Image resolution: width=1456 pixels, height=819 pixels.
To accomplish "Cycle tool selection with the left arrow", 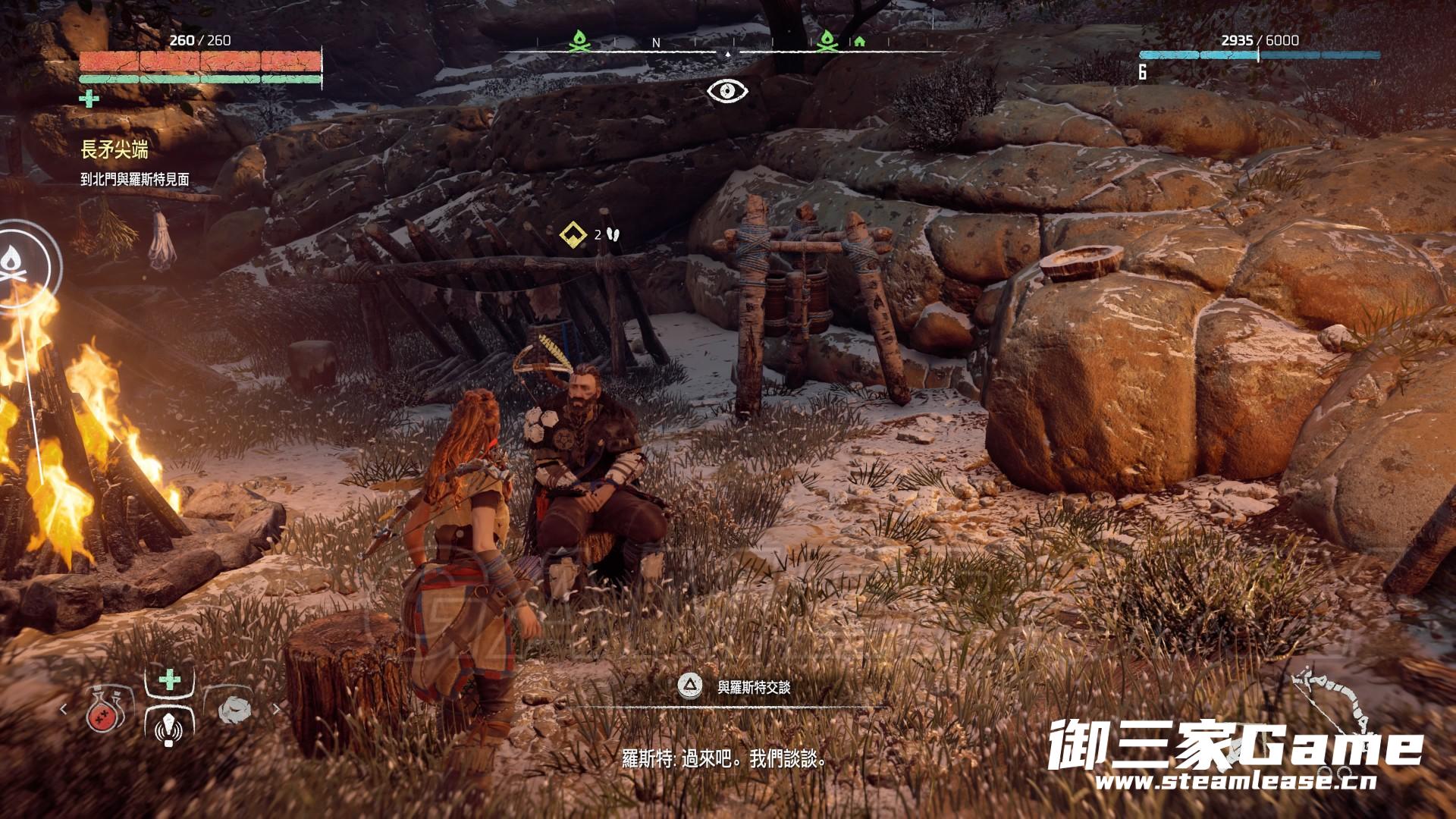I will point(64,709).
